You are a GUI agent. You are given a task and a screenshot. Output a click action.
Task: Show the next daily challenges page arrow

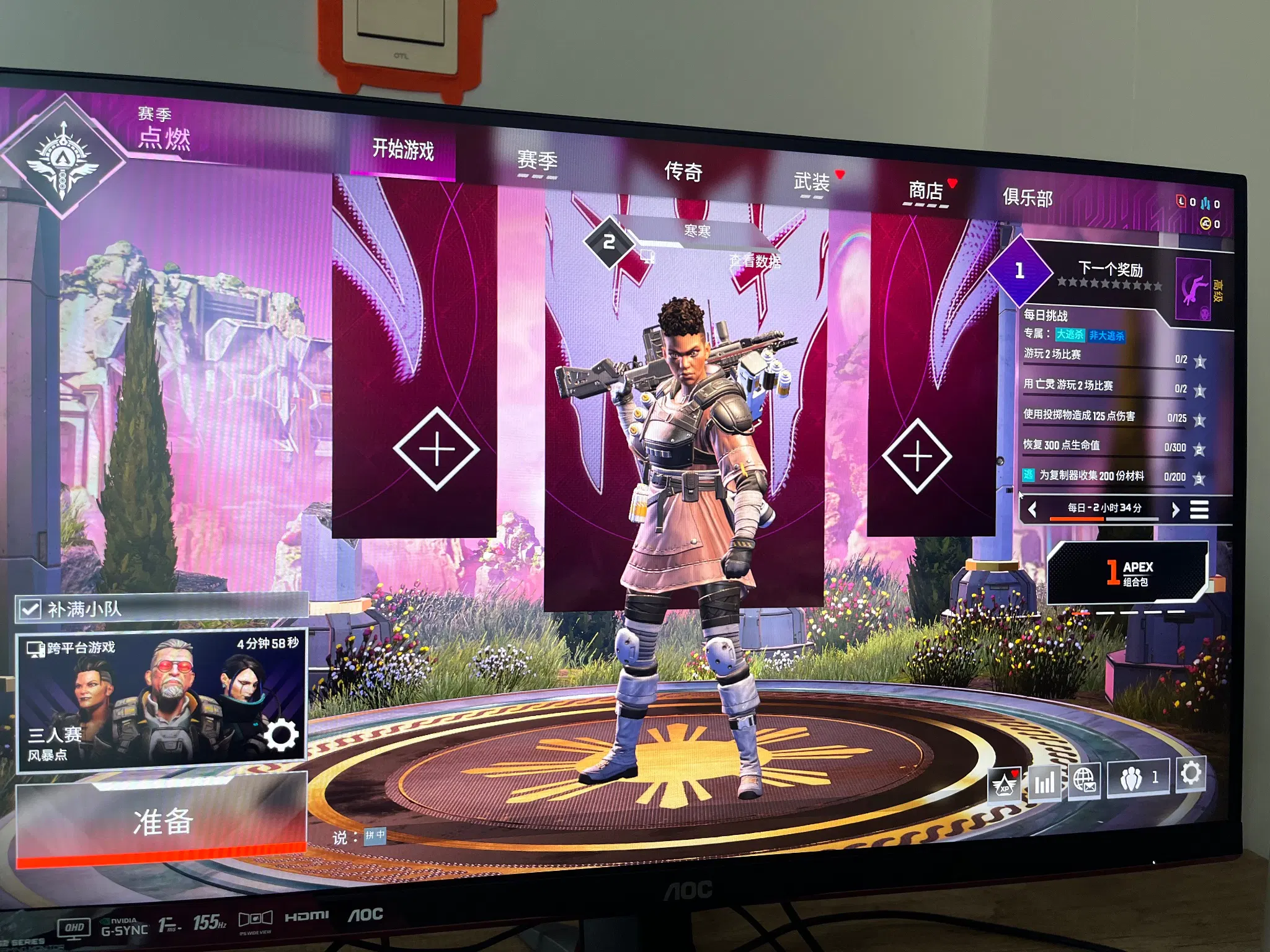click(x=1175, y=509)
